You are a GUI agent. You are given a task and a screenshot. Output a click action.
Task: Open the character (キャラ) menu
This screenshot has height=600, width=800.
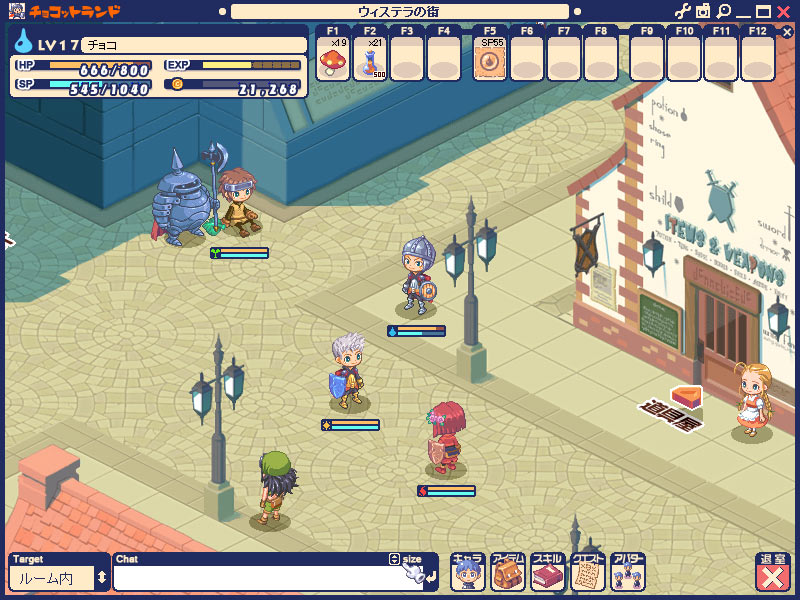466,573
